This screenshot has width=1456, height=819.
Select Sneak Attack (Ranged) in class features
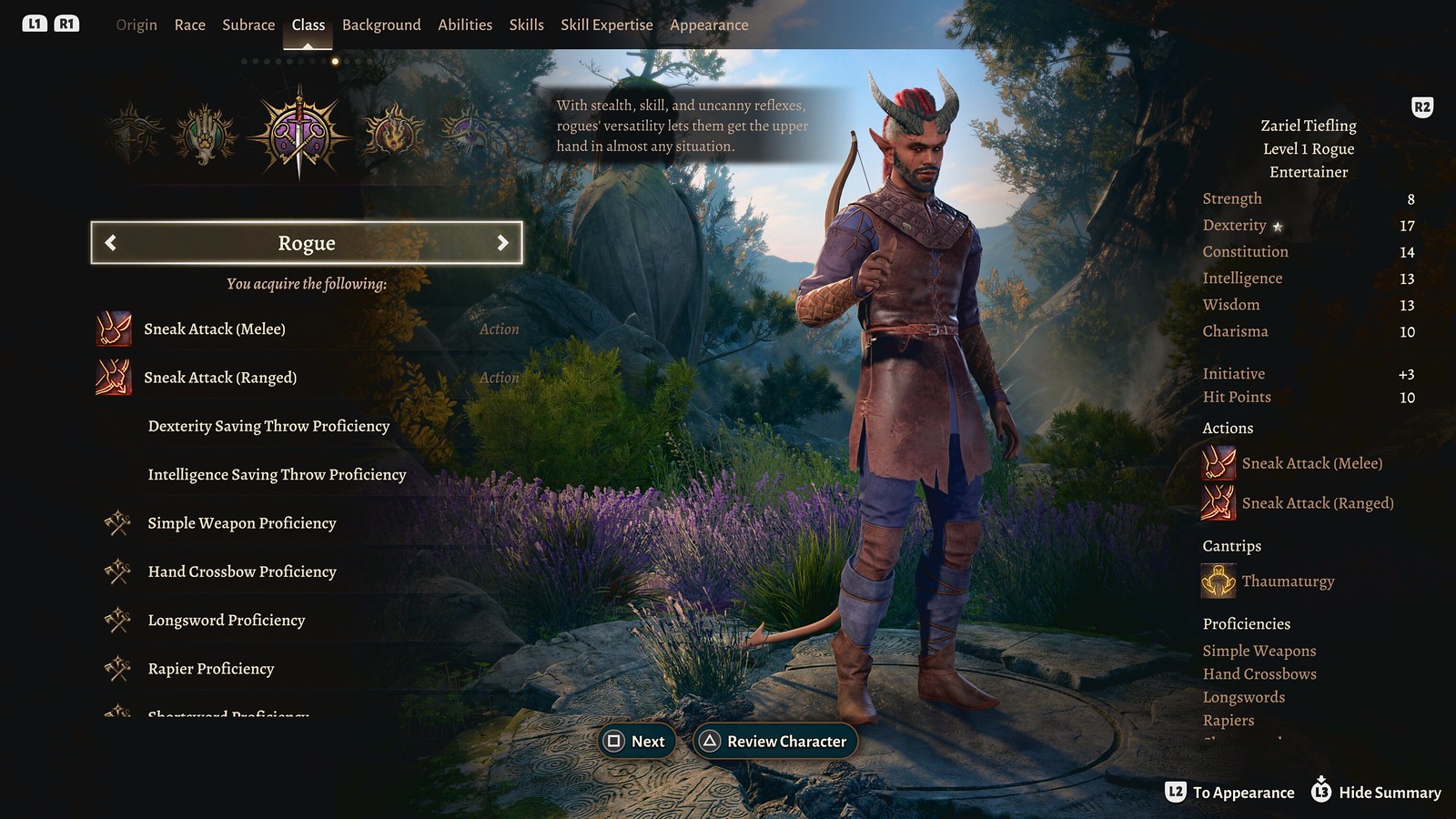click(219, 378)
